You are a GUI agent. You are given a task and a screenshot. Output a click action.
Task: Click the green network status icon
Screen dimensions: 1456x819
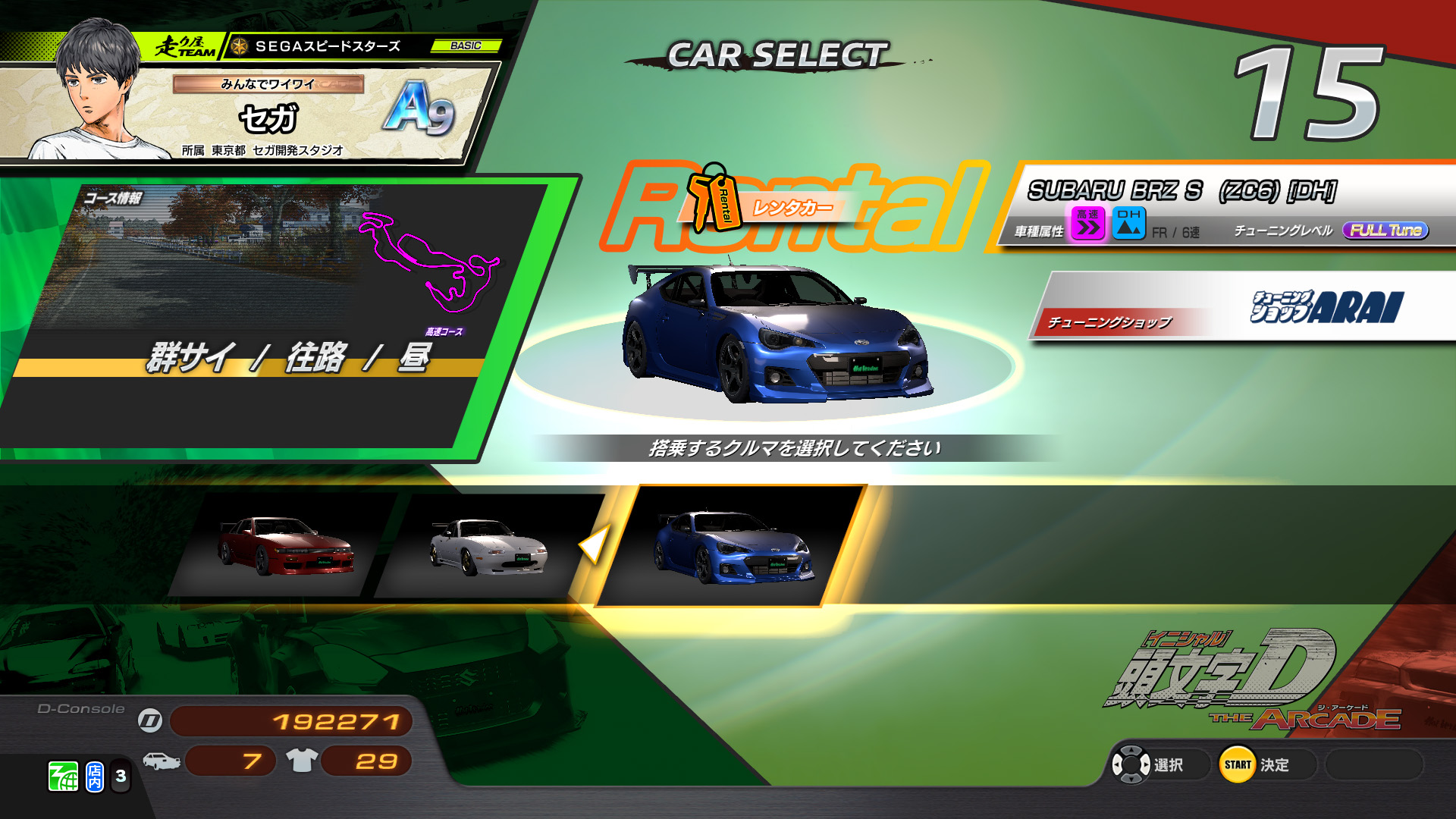[64, 777]
